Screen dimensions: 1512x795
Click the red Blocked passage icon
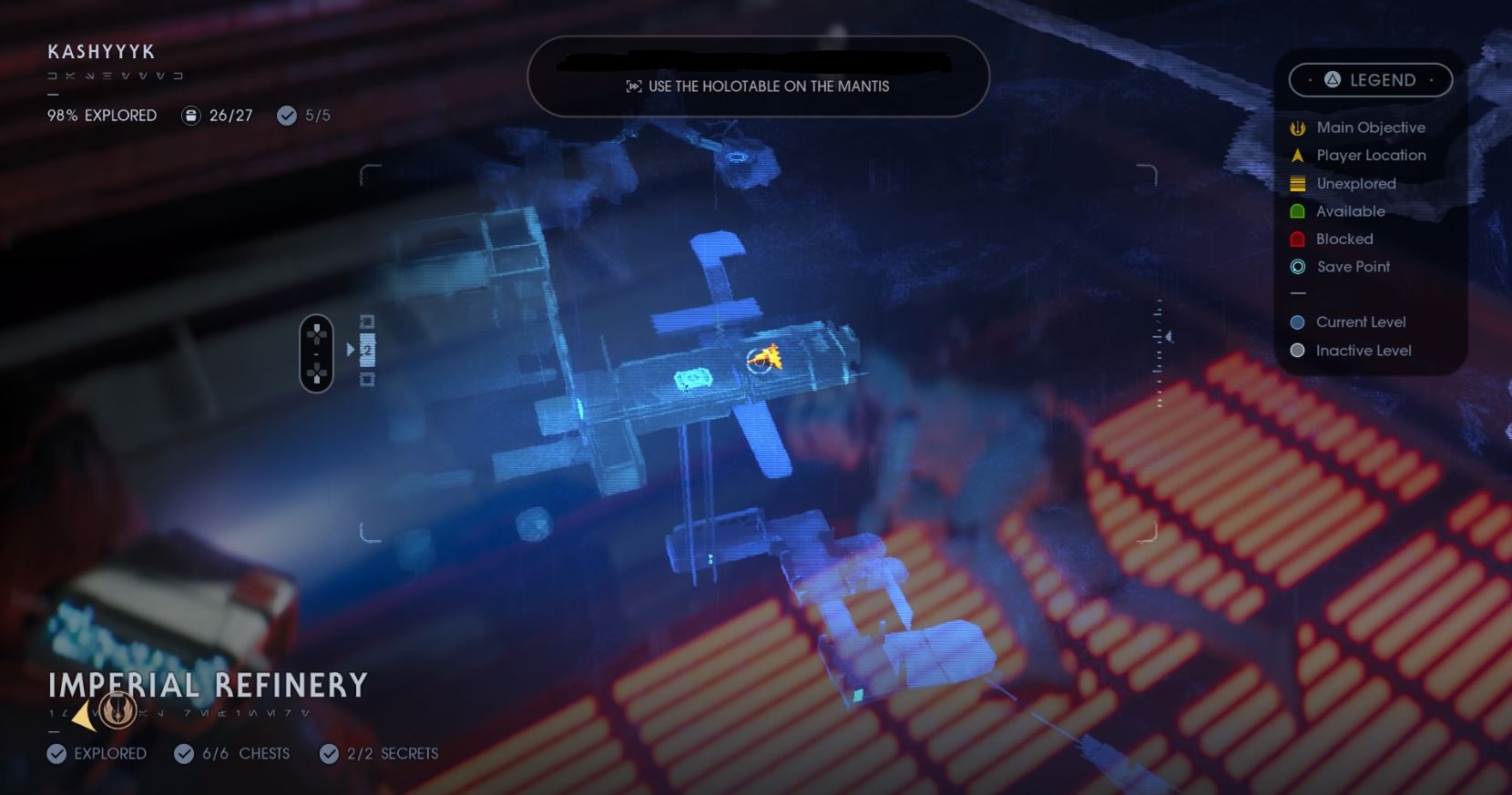coord(1297,239)
